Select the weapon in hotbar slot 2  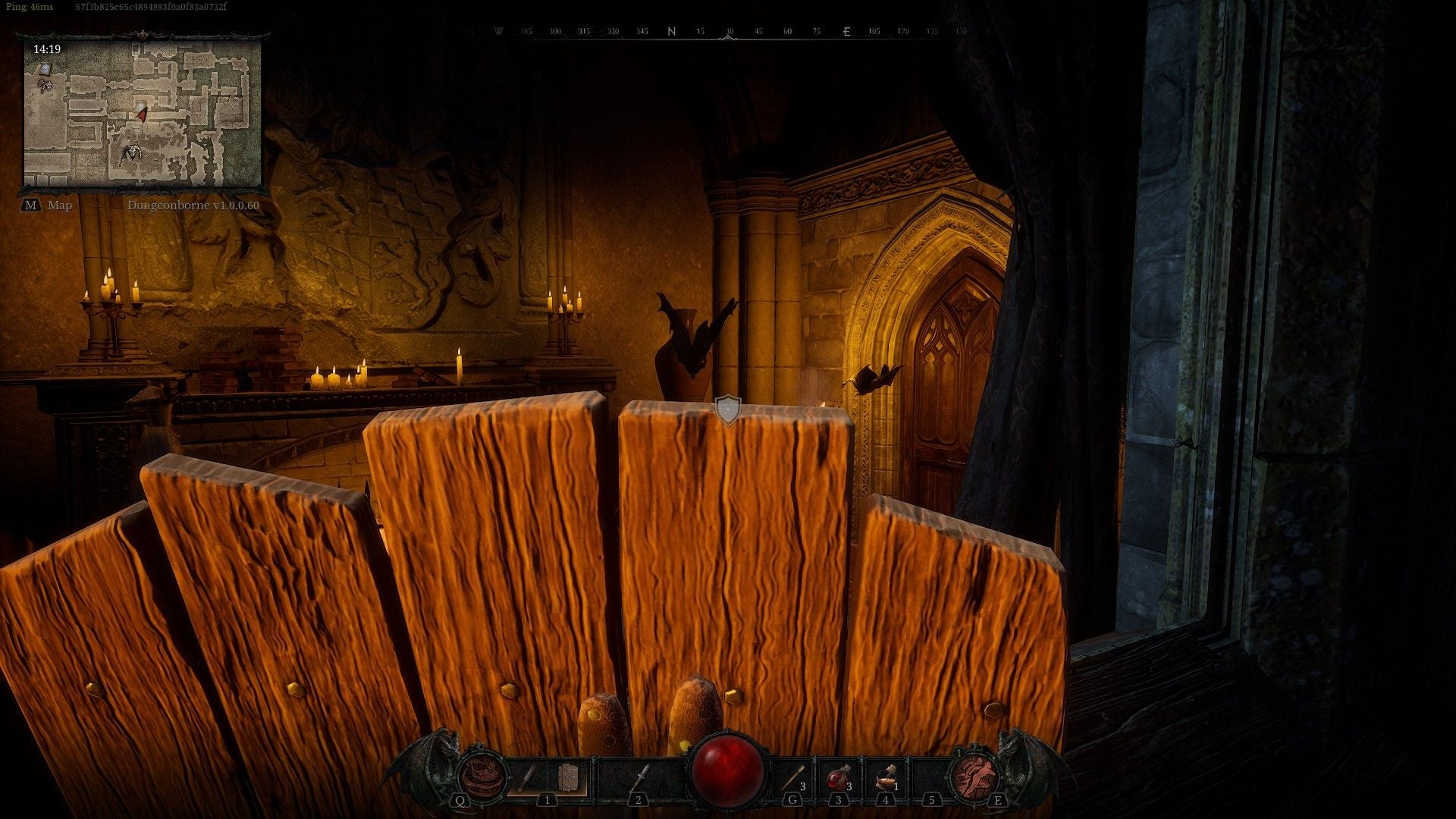pyautogui.click(x=642, y=776)
